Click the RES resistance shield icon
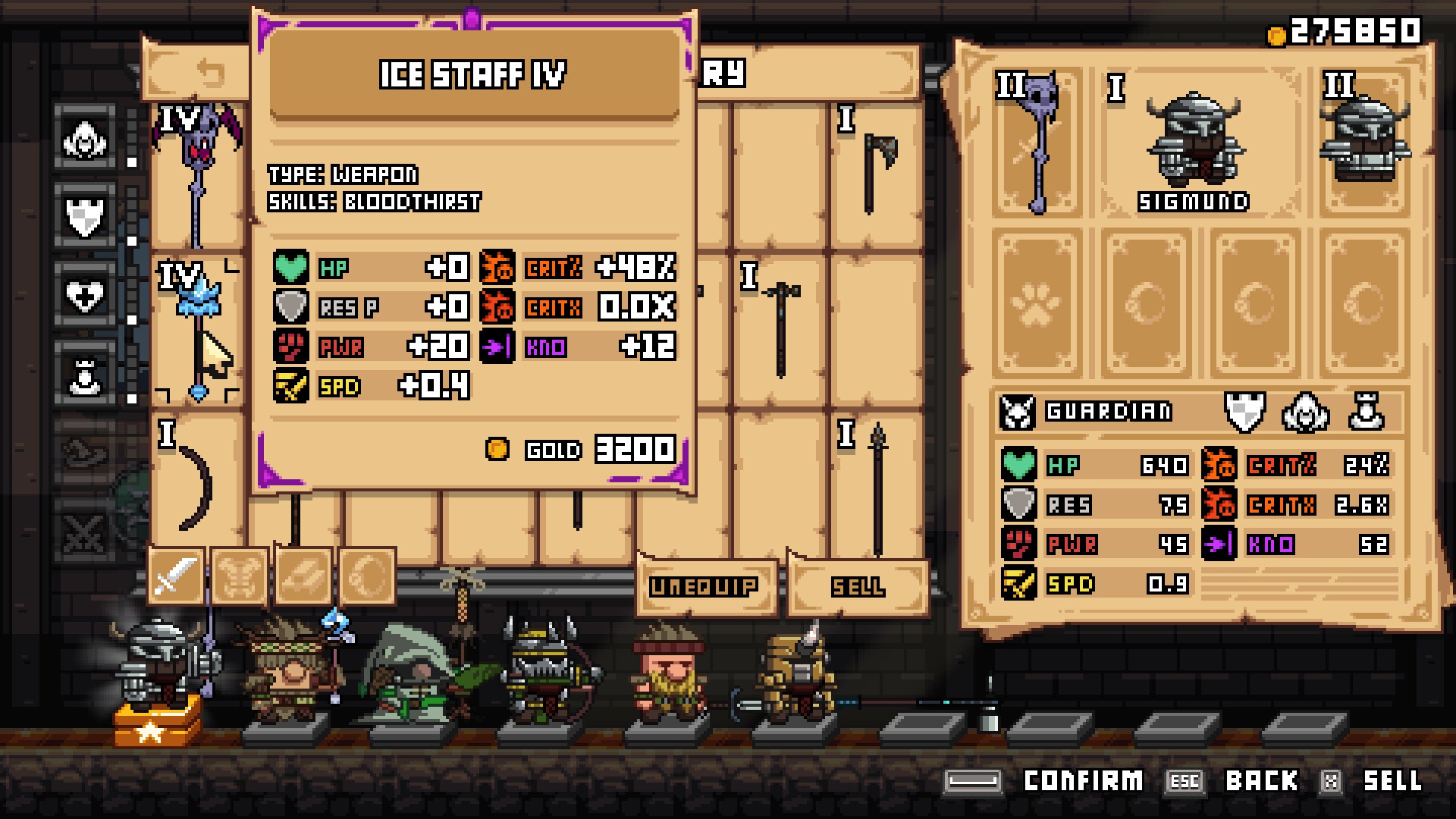Viewport: 1456px width, 819px height. tap(1020, 504)
